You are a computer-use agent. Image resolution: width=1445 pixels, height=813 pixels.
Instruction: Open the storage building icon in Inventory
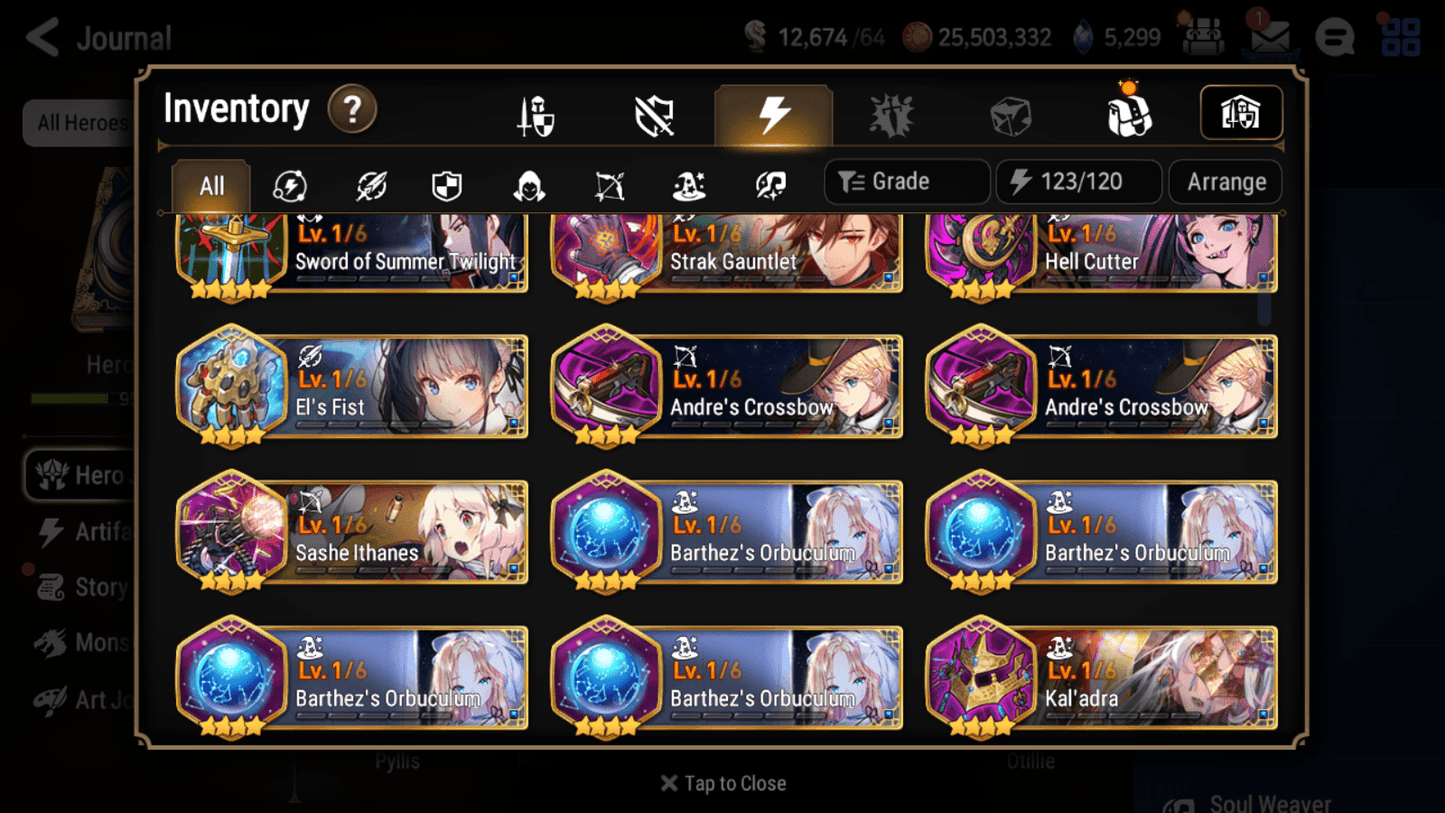point(1241,113)
